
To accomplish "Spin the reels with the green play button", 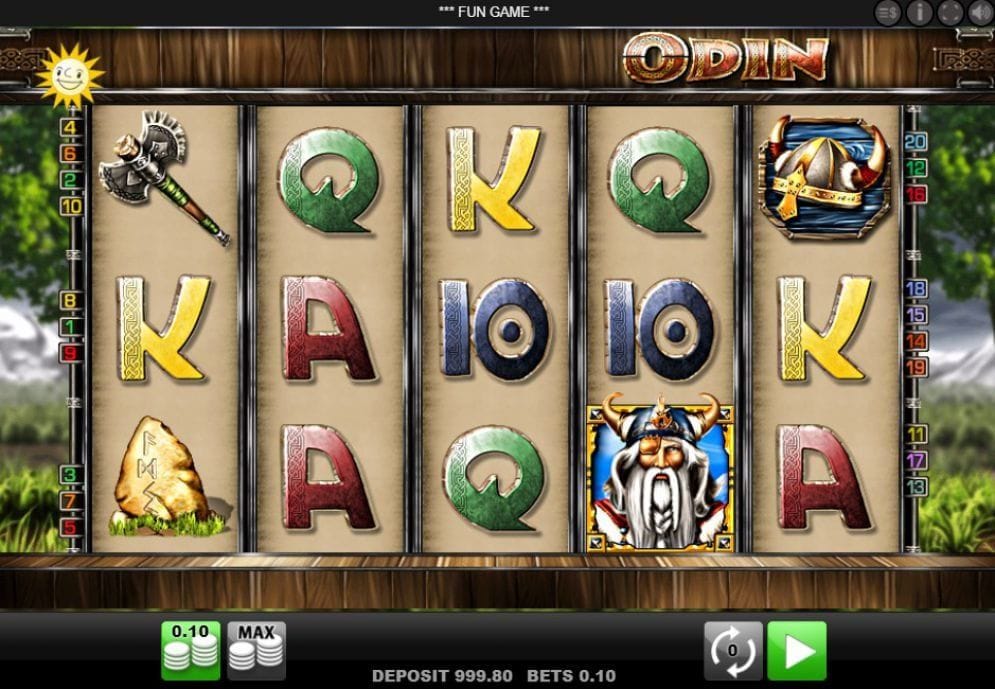I will click(x=797, y=650).
